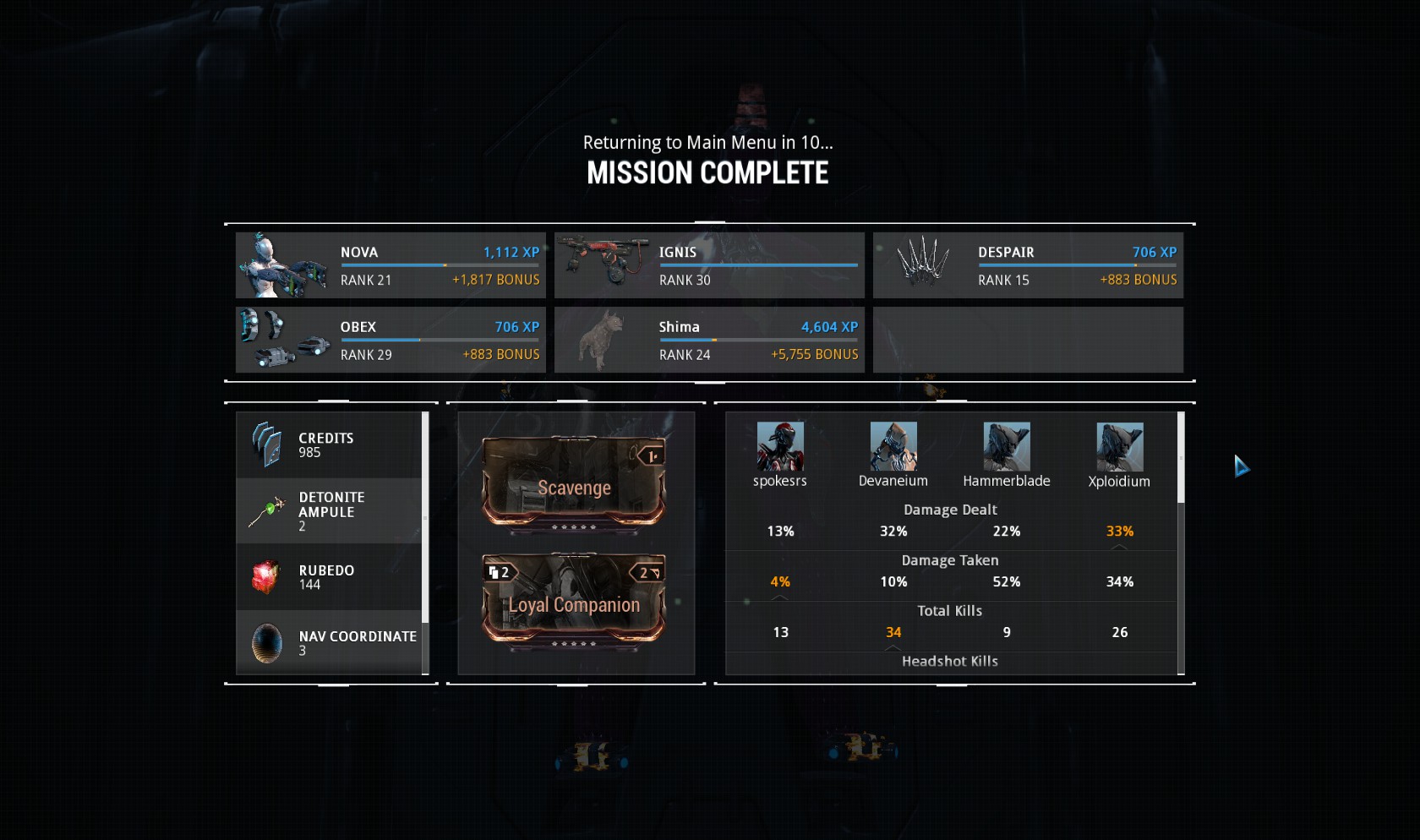
Task: Click the mission stats panel scrollbar
Action: pos(1181,457)
